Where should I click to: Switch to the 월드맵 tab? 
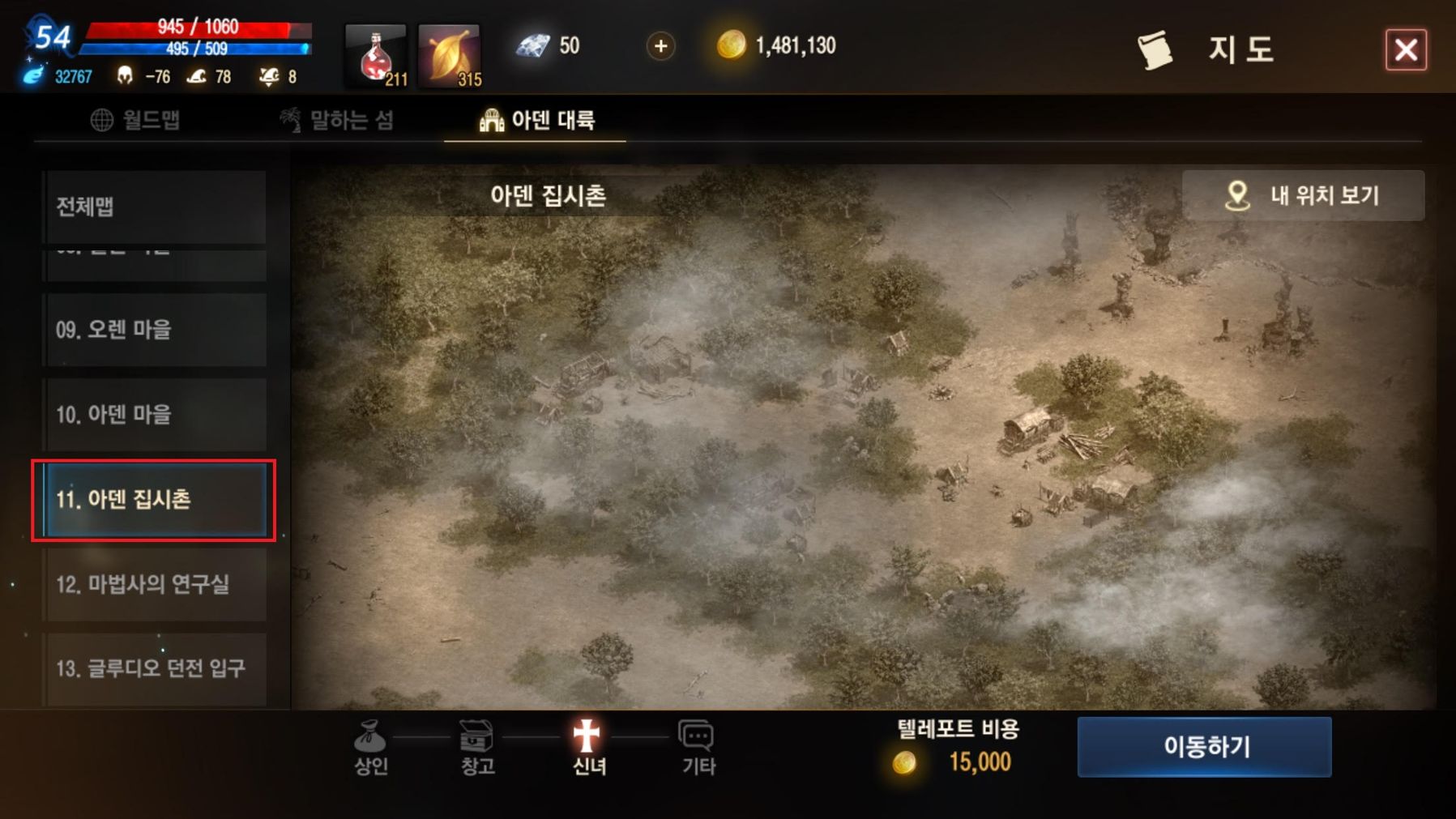click(135, 120)
